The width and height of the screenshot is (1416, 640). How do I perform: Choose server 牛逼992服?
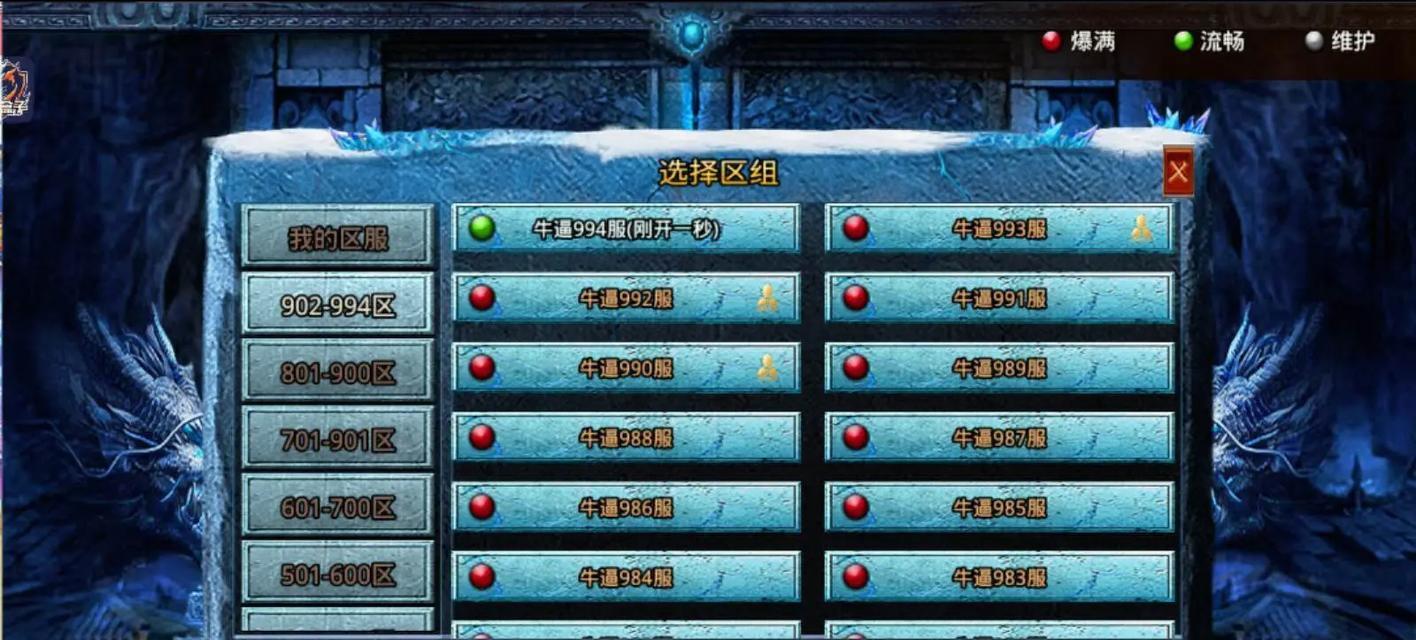(x=626, y=298)
